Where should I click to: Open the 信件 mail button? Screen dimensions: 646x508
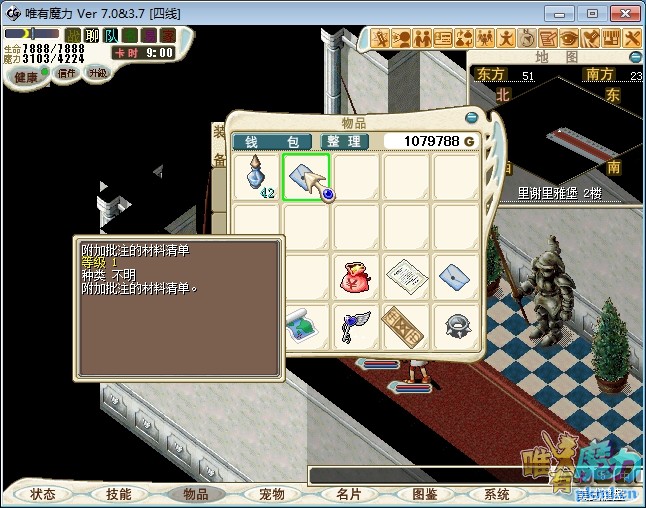(67, 73)
